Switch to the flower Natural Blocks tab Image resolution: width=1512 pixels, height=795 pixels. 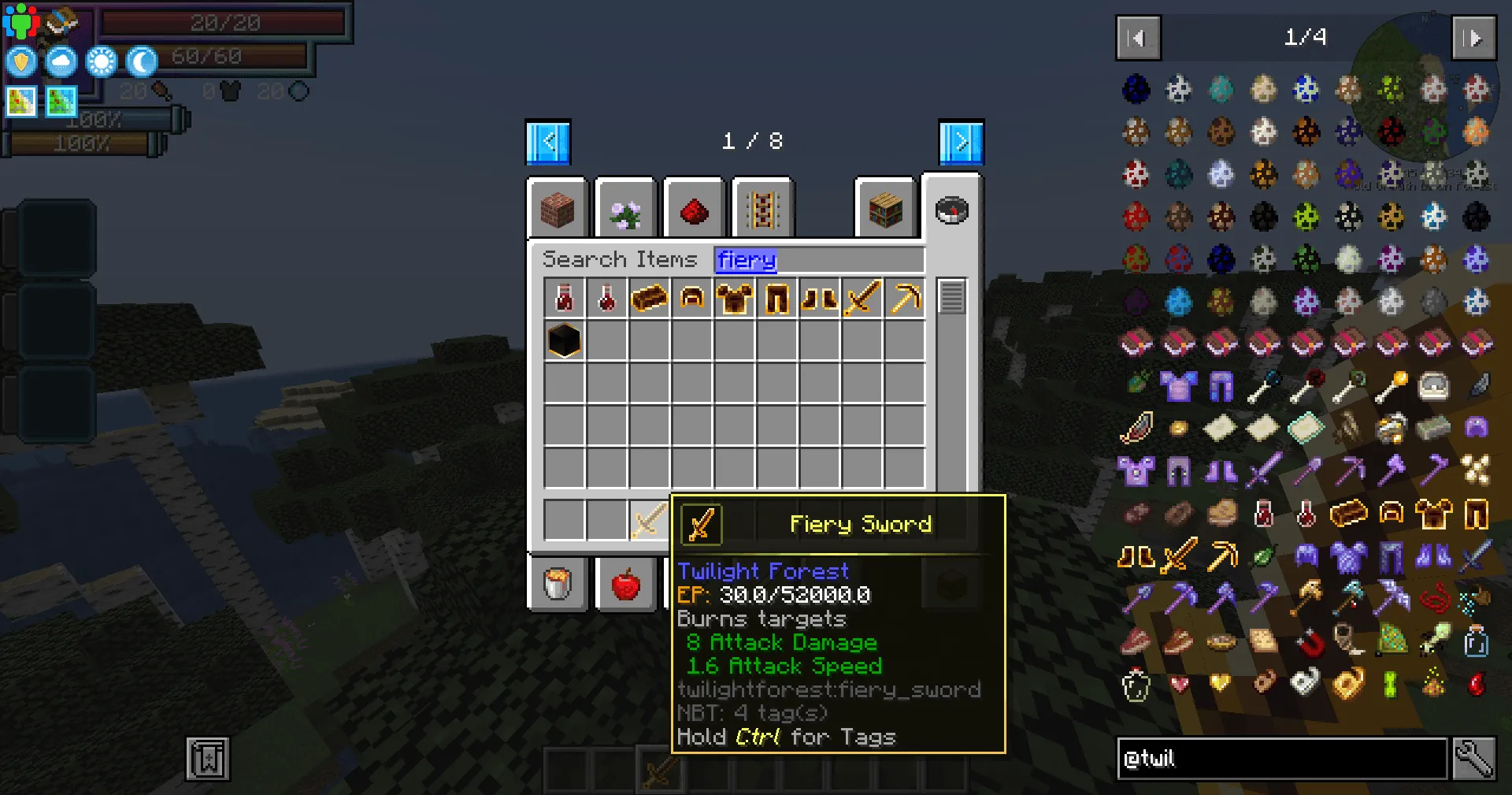(625, 209)
